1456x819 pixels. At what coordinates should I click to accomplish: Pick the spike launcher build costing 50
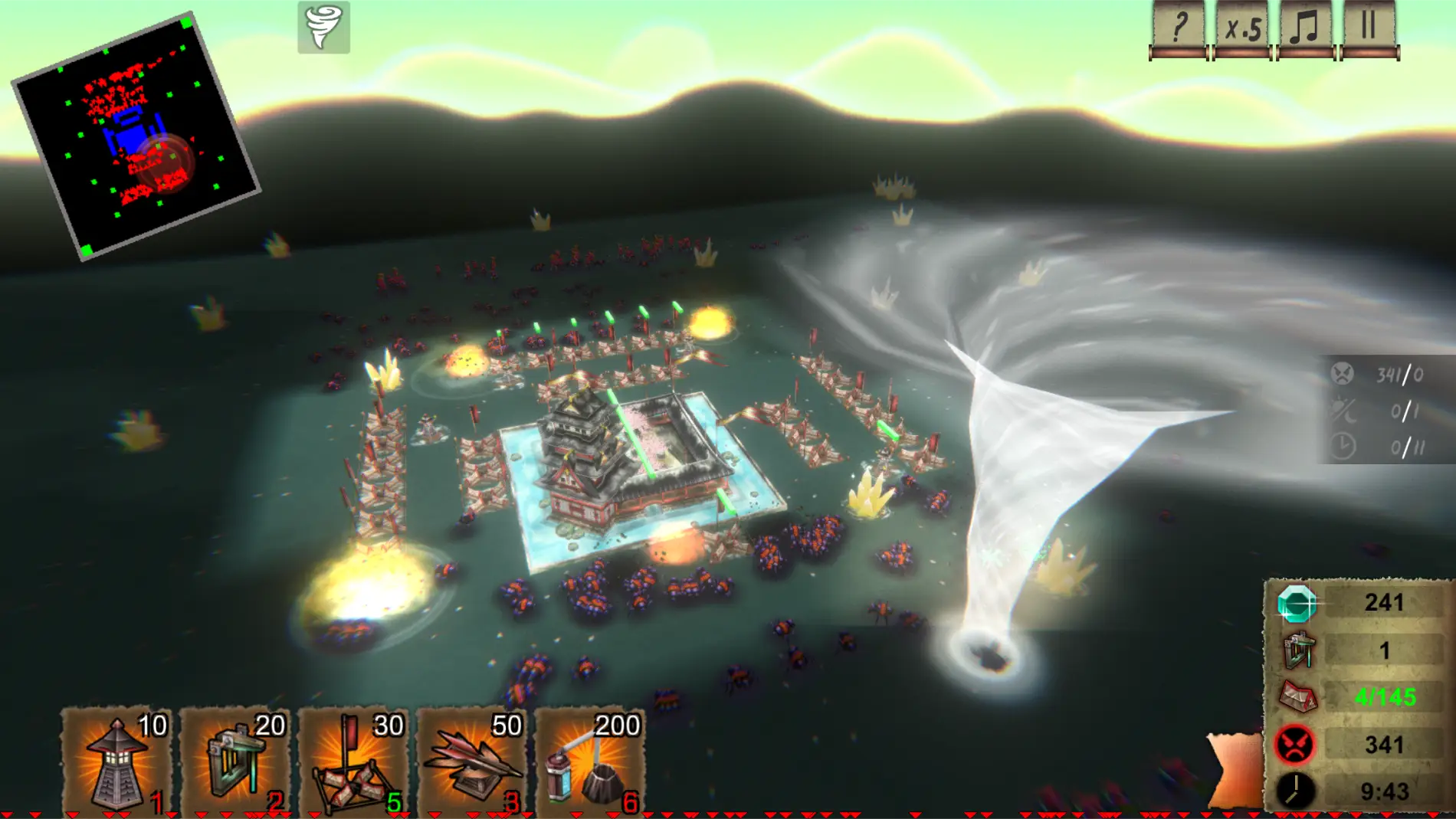(x=472, y=761)
